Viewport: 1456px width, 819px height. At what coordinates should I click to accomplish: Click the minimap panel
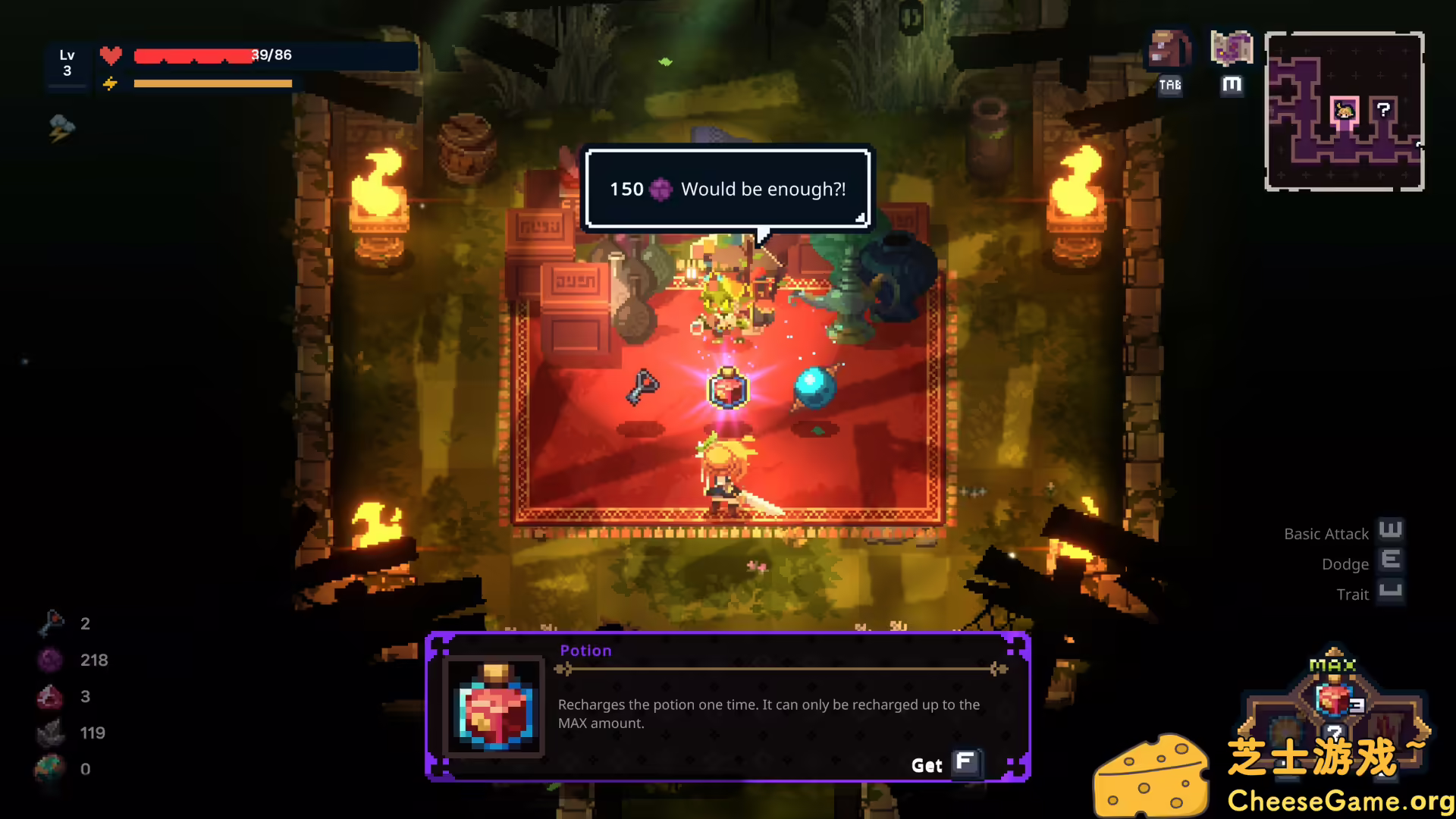pos(1344,111)
